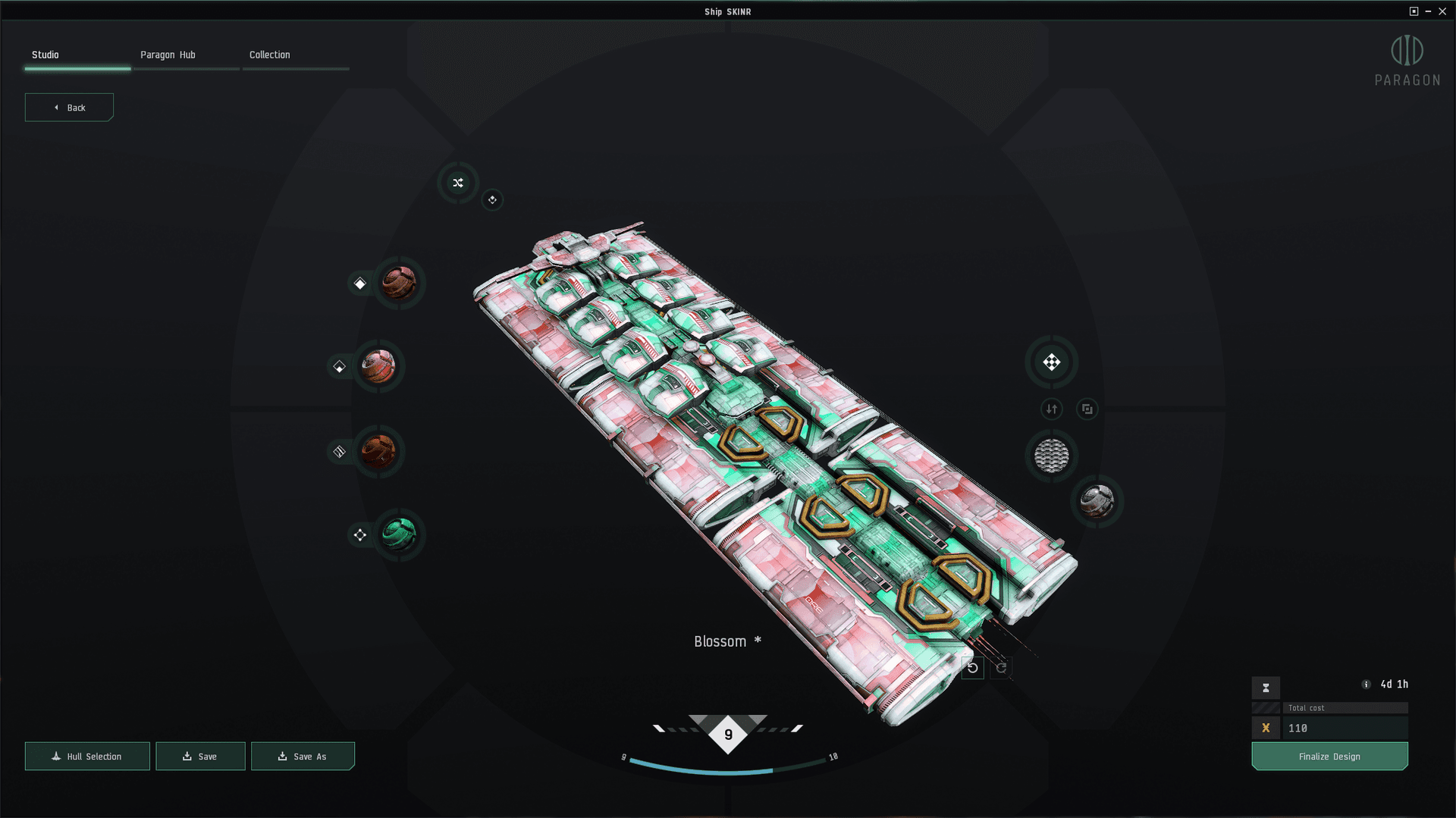This screenshot has height=818, width=1456.
Task: Randomize the design with the shuffle icon
Action: 458,183
